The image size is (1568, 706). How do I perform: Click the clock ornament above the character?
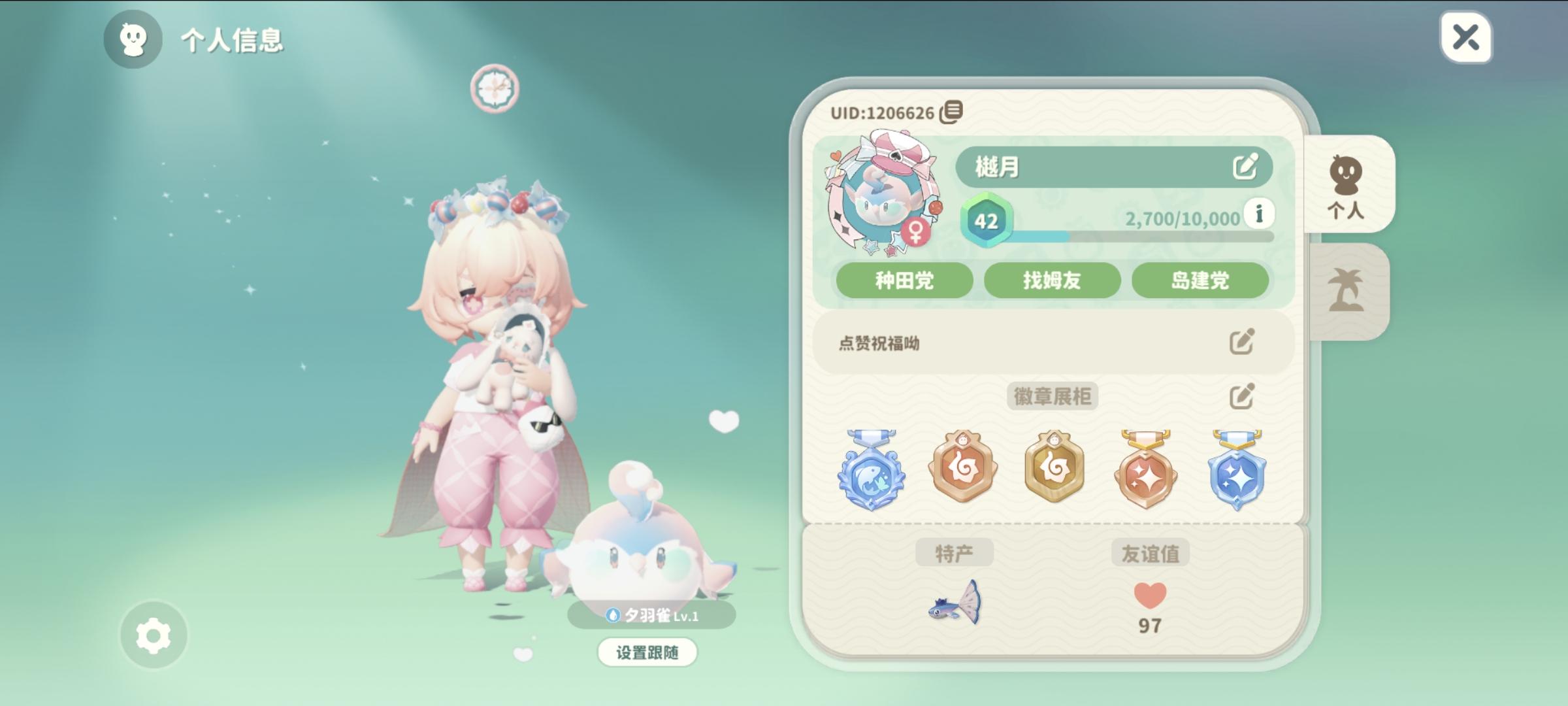pyautogui.click(x=495, y=87)
